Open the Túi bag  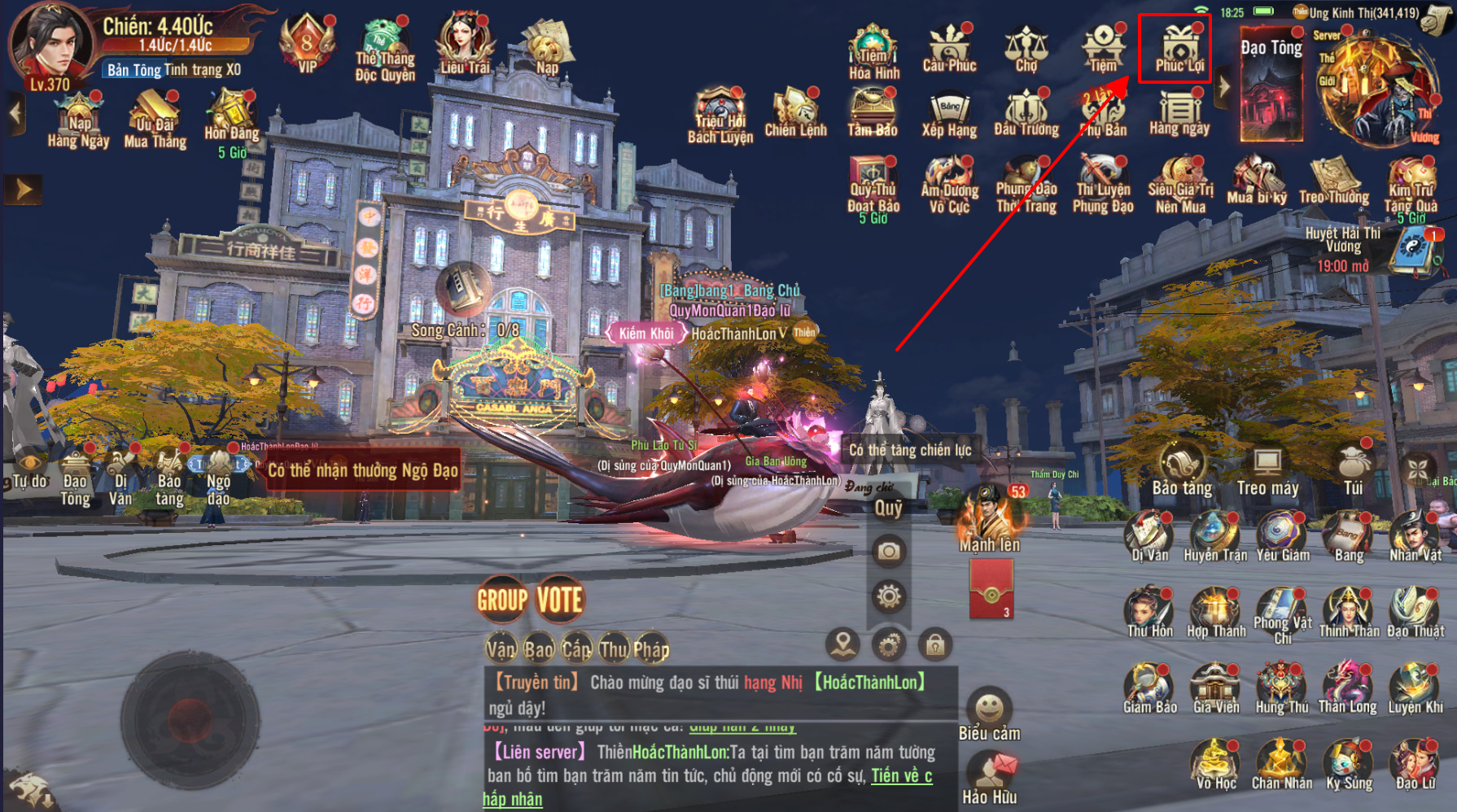tap(1352, 469)
